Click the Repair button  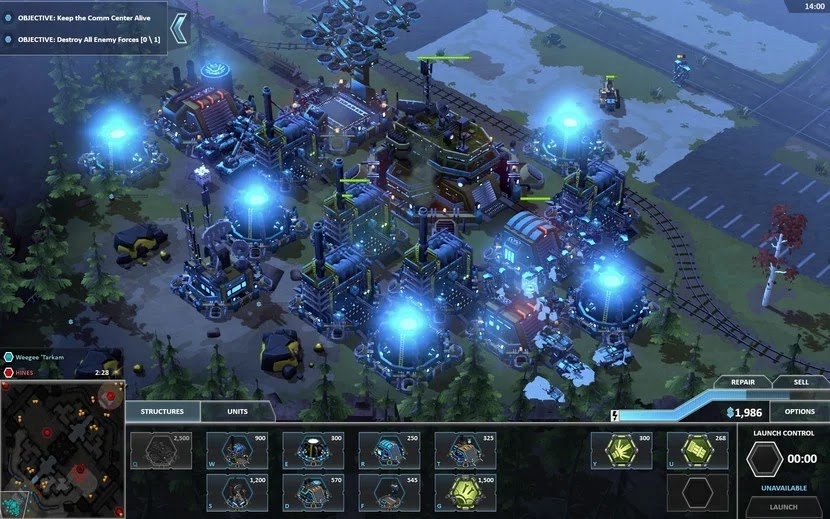pos(742,382)
